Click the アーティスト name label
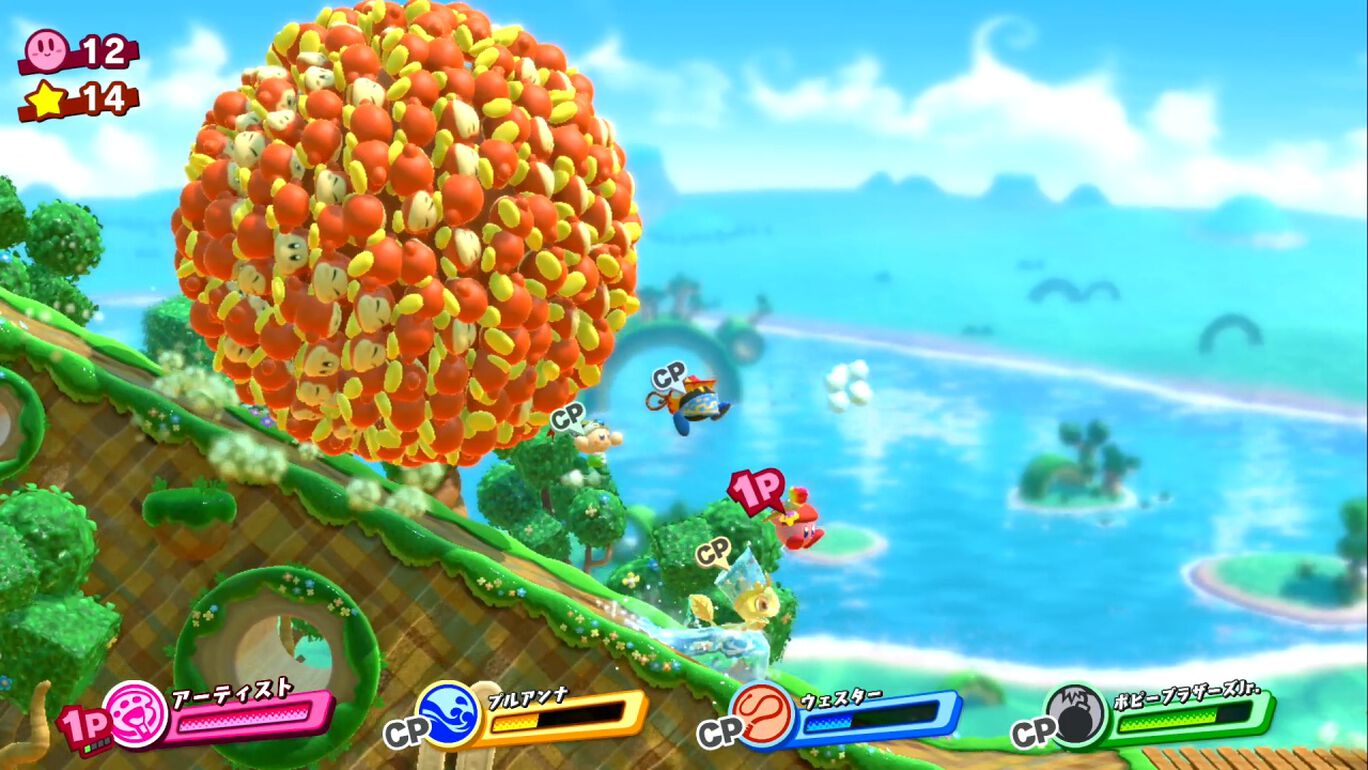This screenshot has height=770, width=1368. pyautogui.click(x=232, y=692)
